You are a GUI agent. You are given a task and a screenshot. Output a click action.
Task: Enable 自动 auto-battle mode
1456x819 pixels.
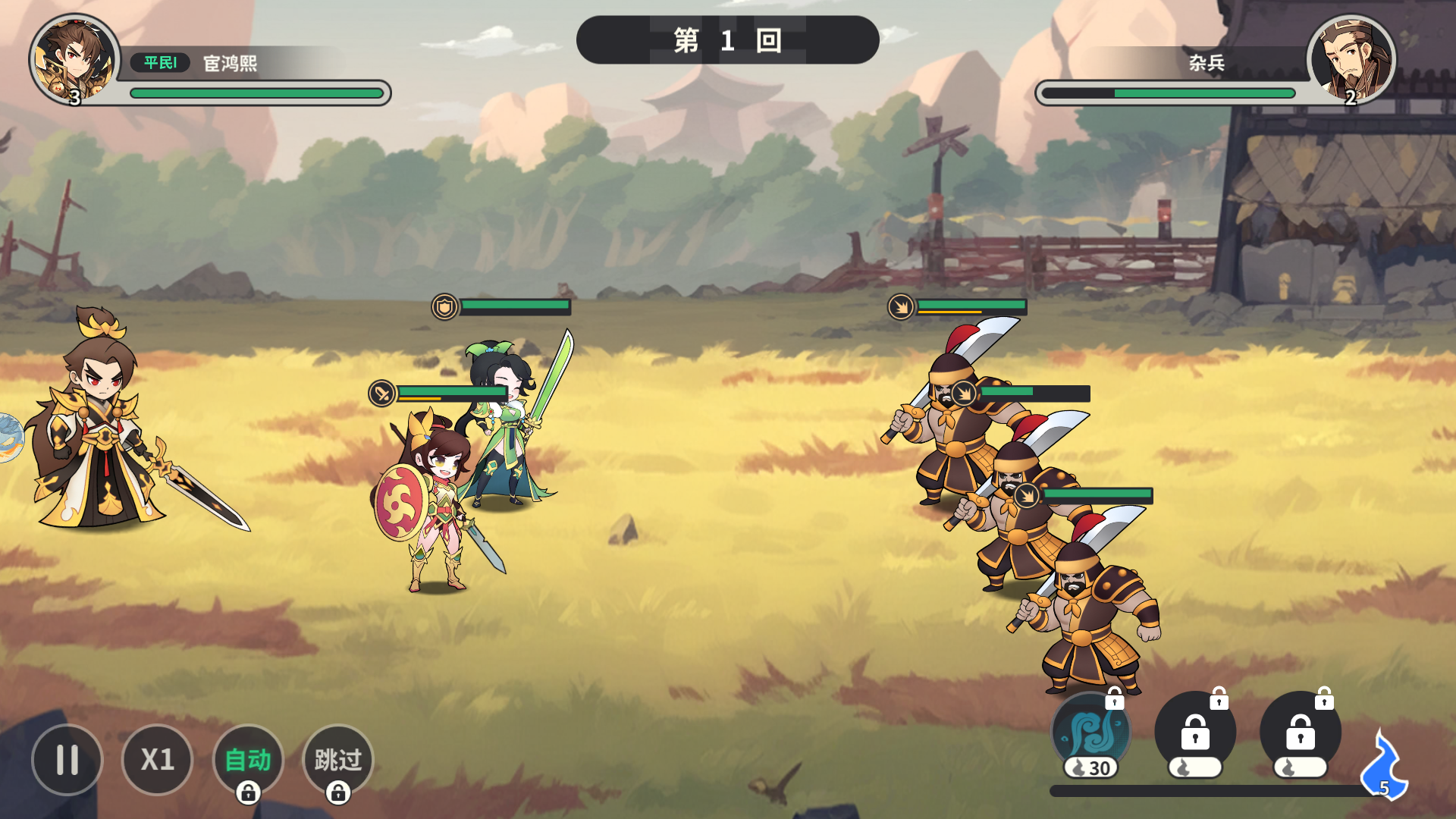pos(249,758)
